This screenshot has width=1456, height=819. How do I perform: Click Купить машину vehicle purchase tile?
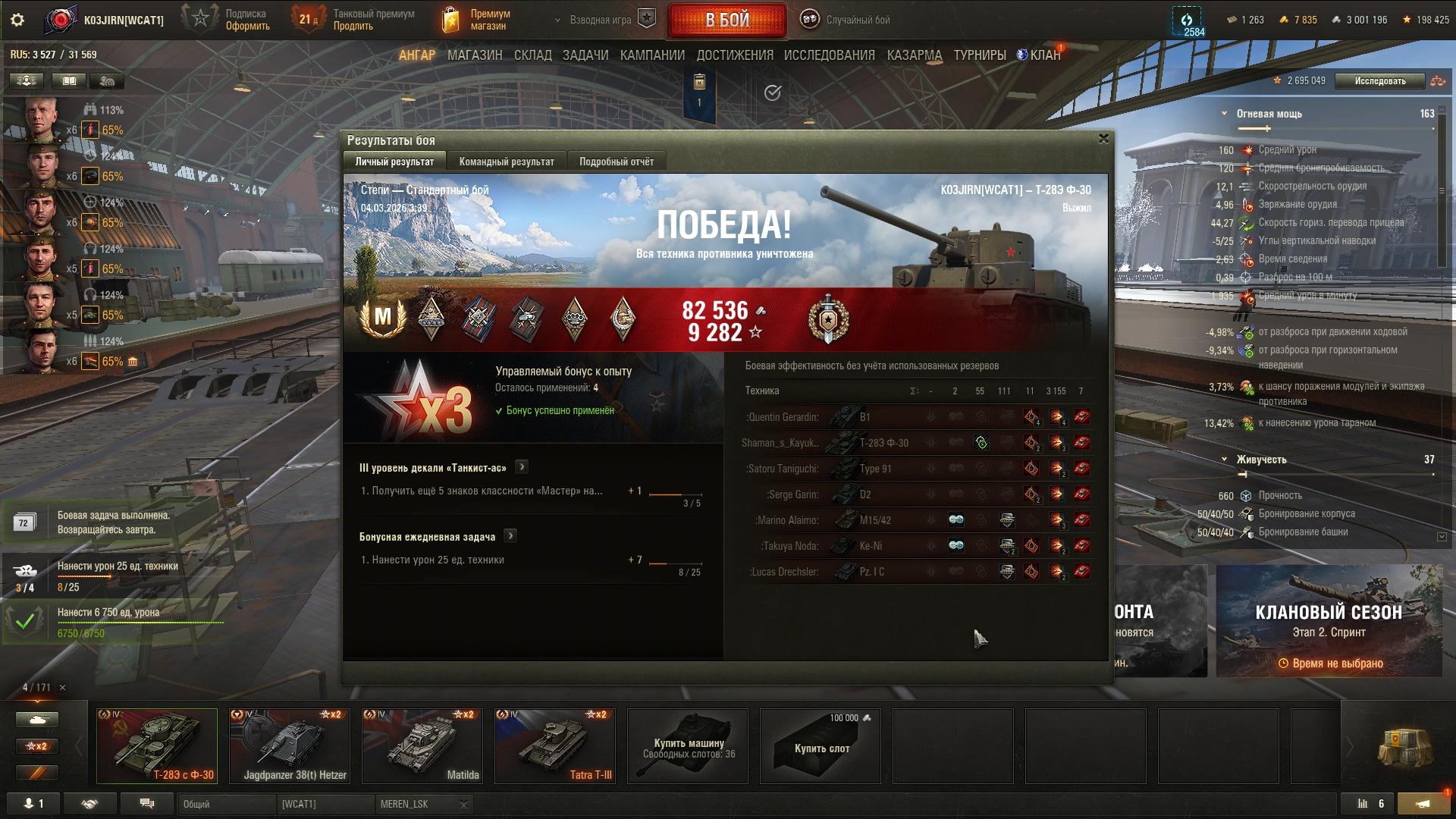coord(688,747)
